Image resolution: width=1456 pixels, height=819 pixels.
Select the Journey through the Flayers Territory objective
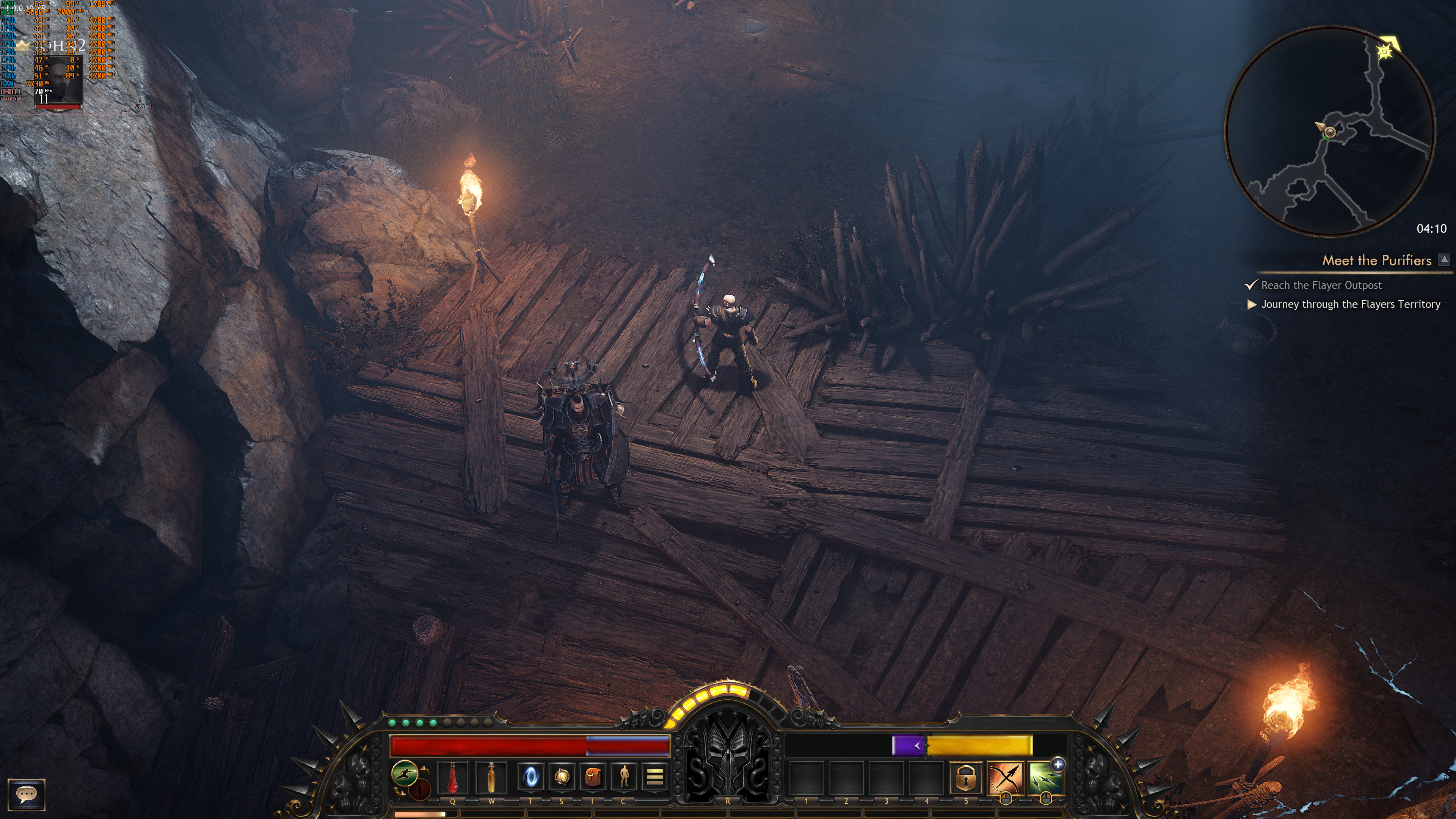(x=1350, y=304)
